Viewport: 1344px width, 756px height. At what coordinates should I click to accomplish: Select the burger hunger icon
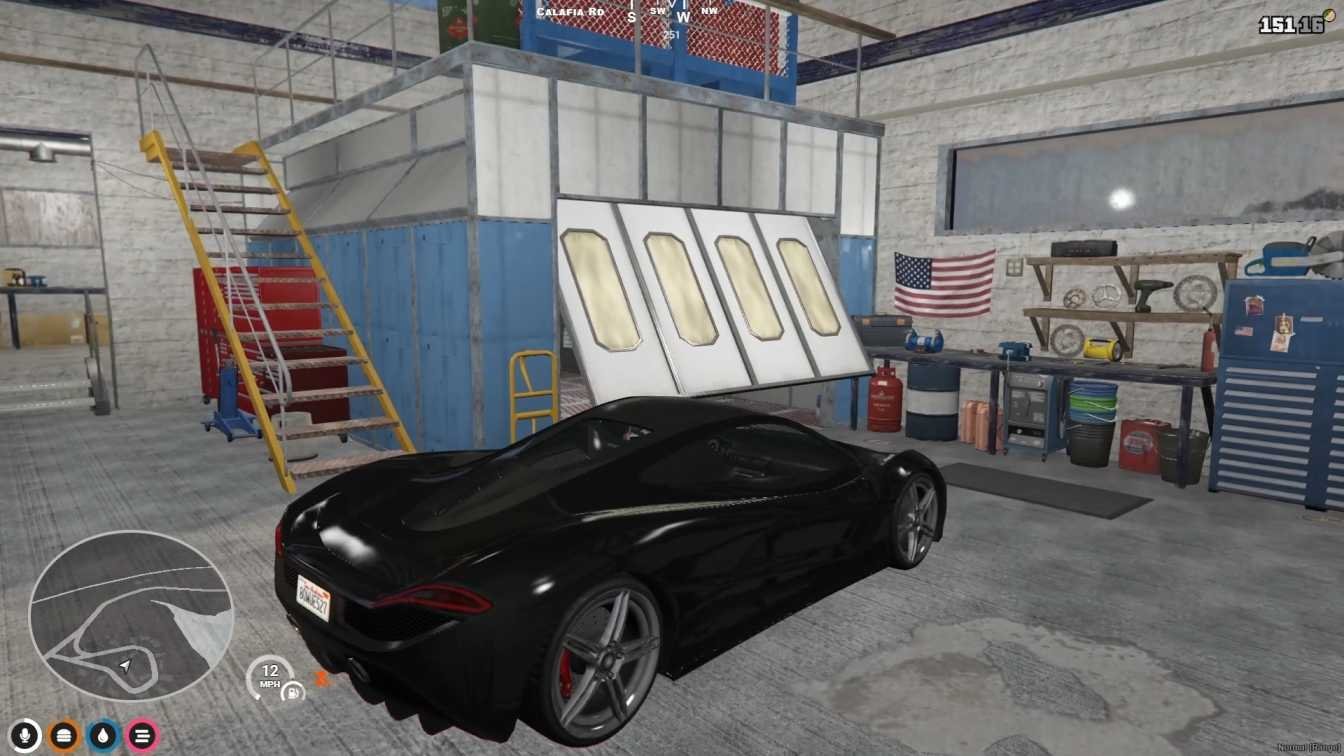64,736
